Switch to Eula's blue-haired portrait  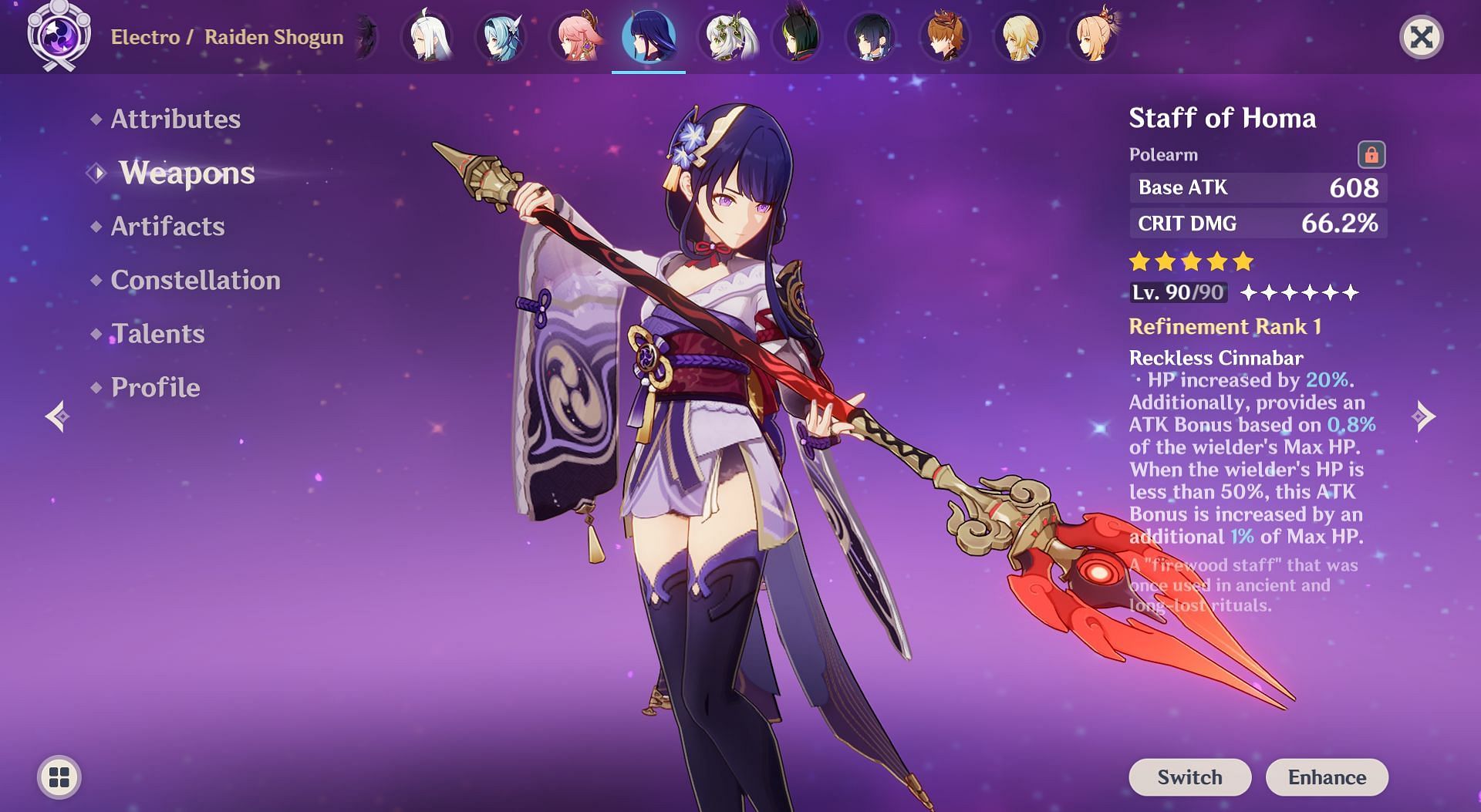coord(500,37)
